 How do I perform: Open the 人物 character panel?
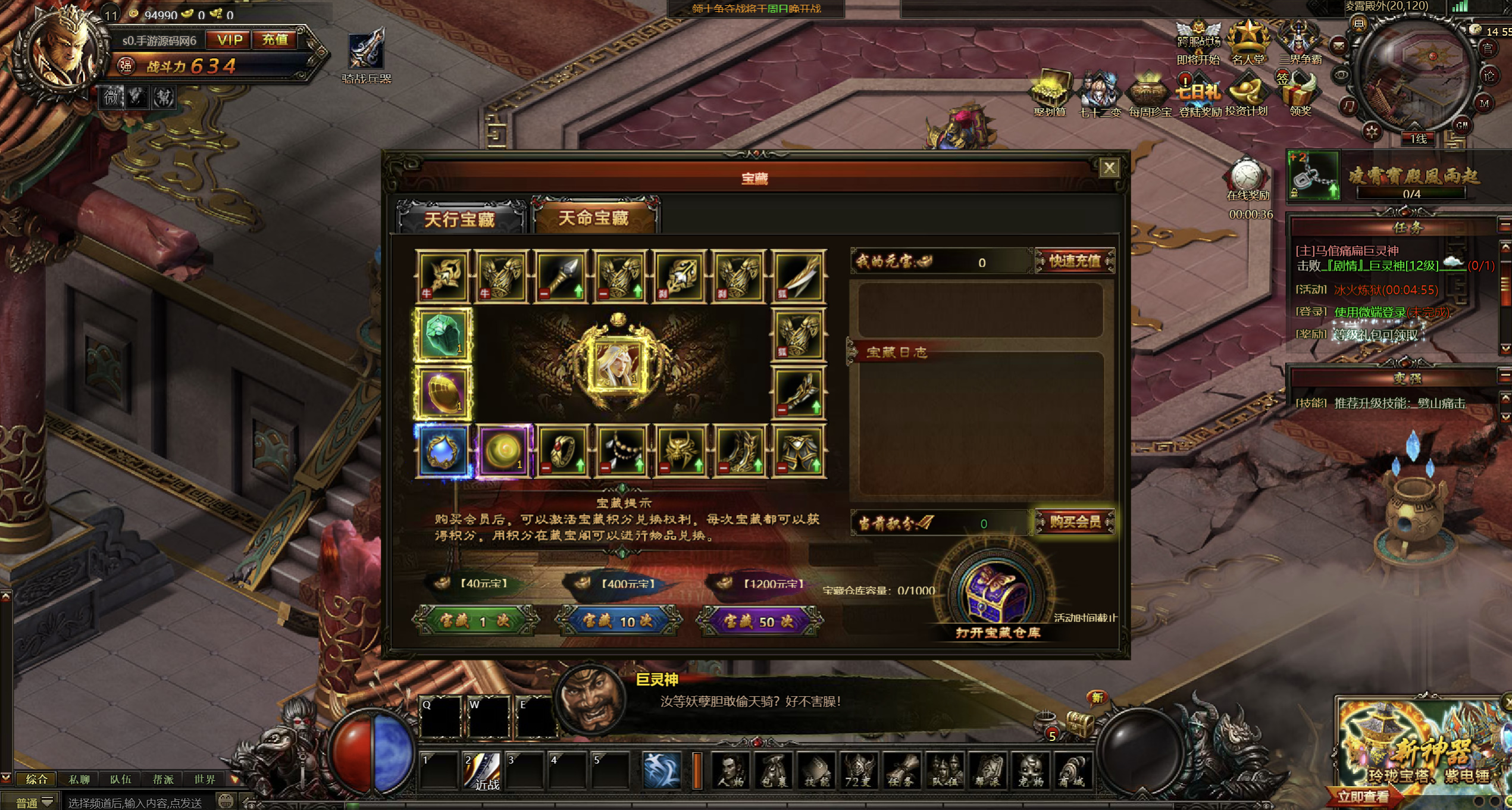tap(731, 770)
